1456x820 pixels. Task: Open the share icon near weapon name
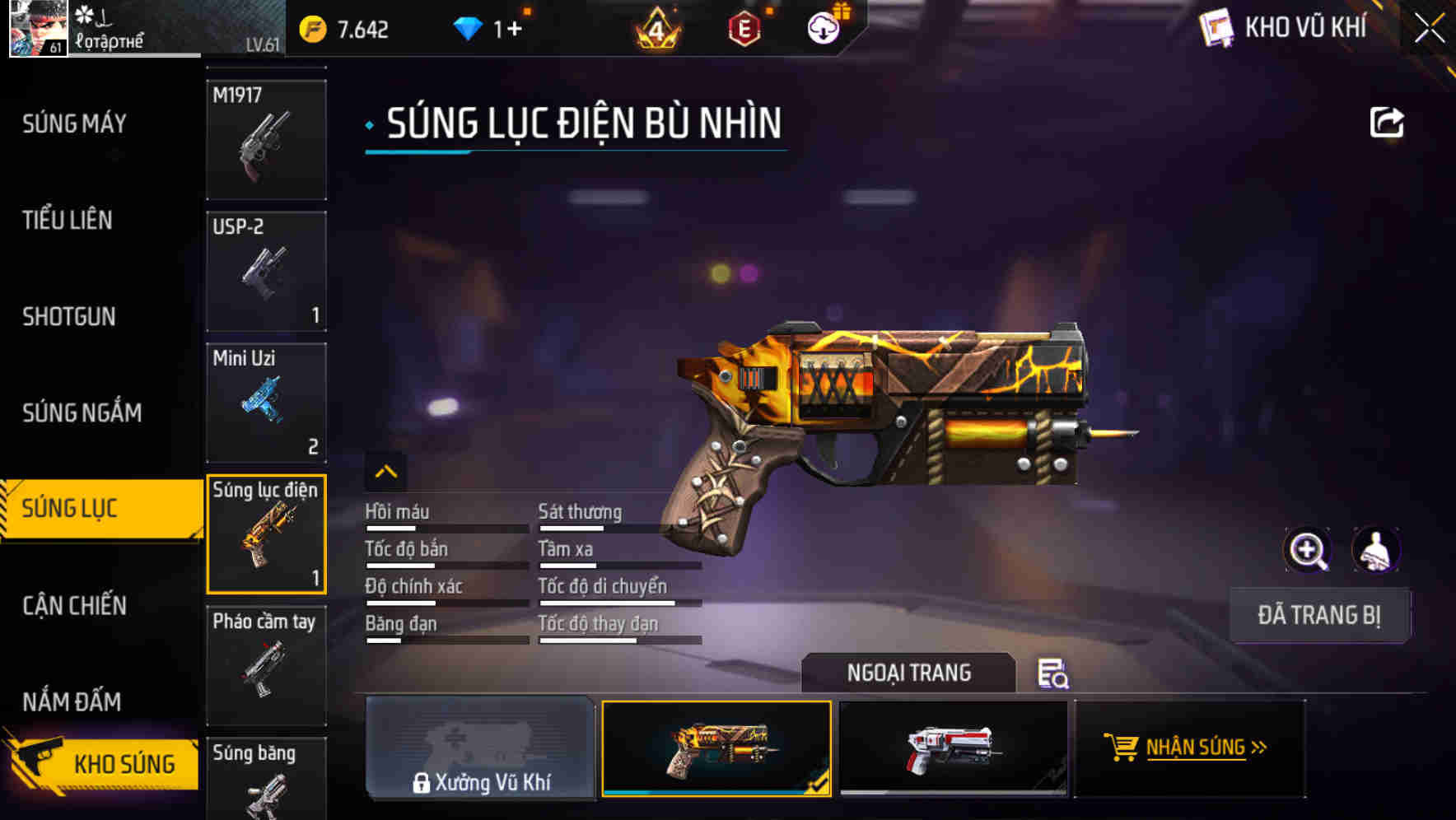pos(1388,122)
